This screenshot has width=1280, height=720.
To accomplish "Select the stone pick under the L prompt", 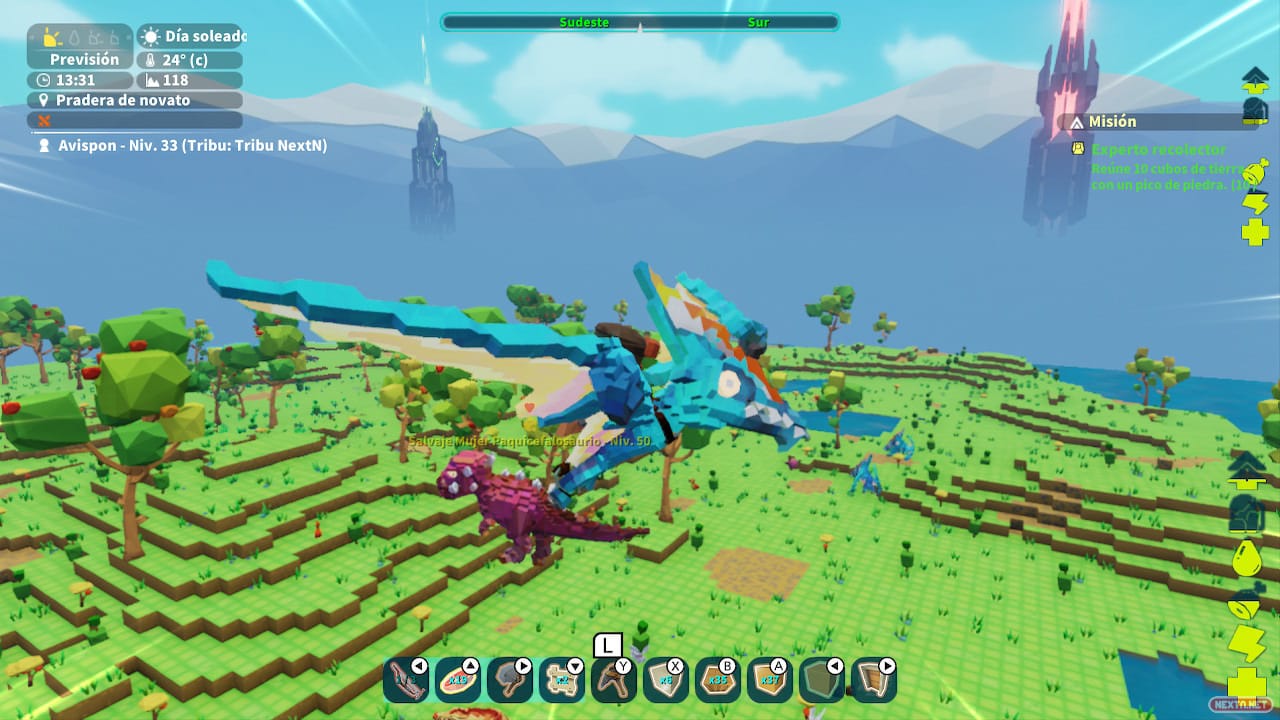I will click(614, 680).
